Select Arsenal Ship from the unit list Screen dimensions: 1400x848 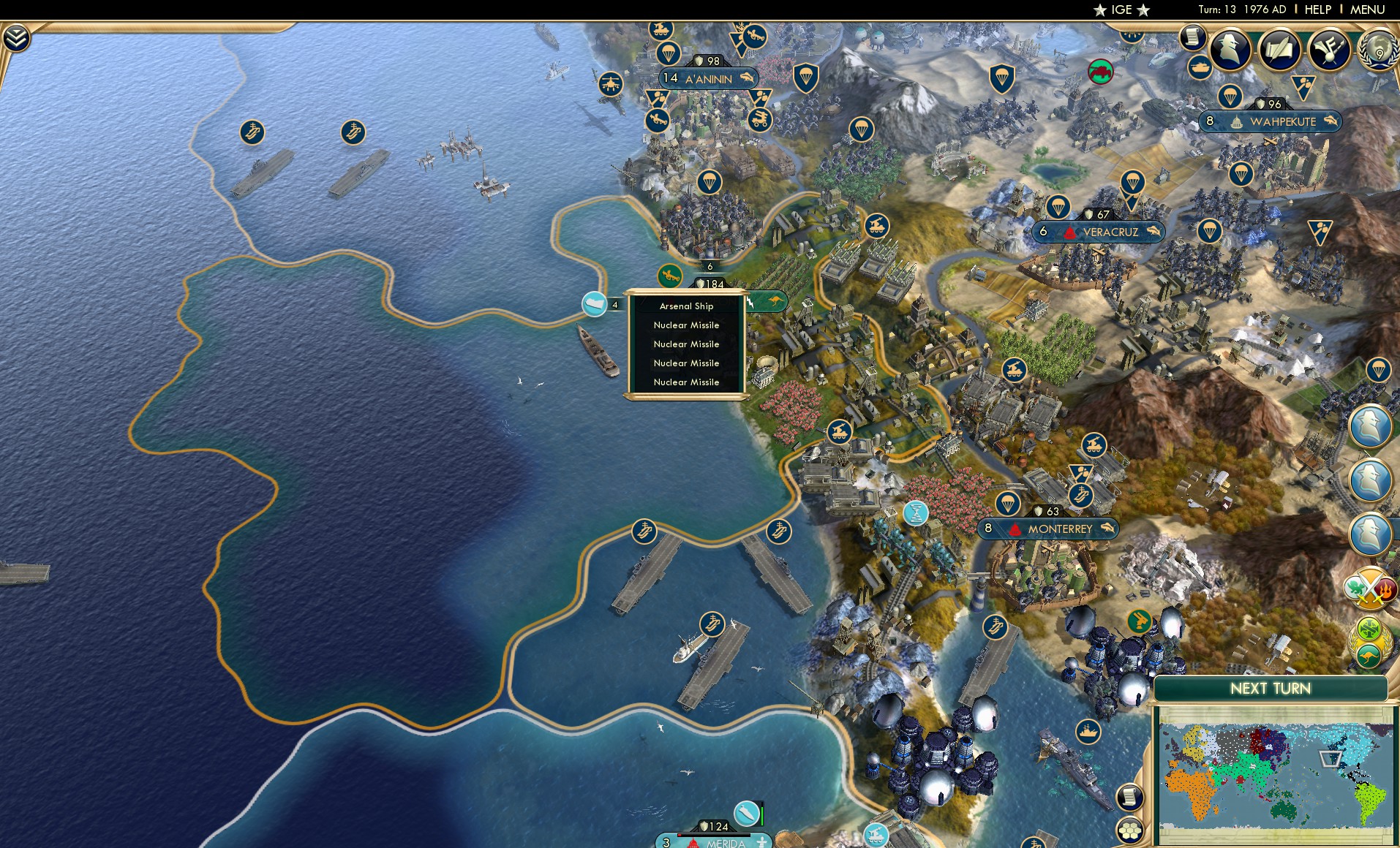686,306
